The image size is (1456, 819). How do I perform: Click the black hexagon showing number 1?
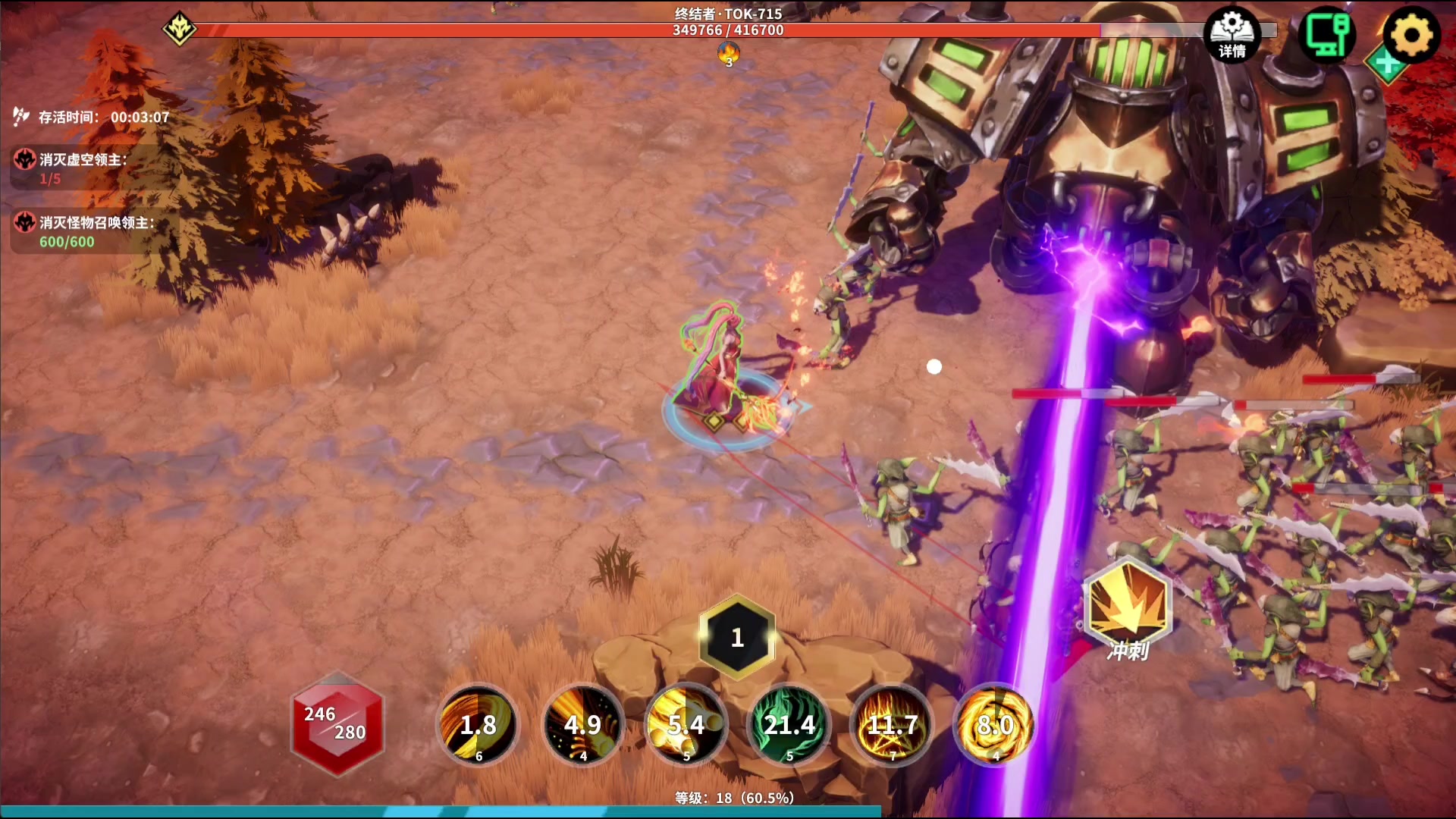(x=737, y=637)
